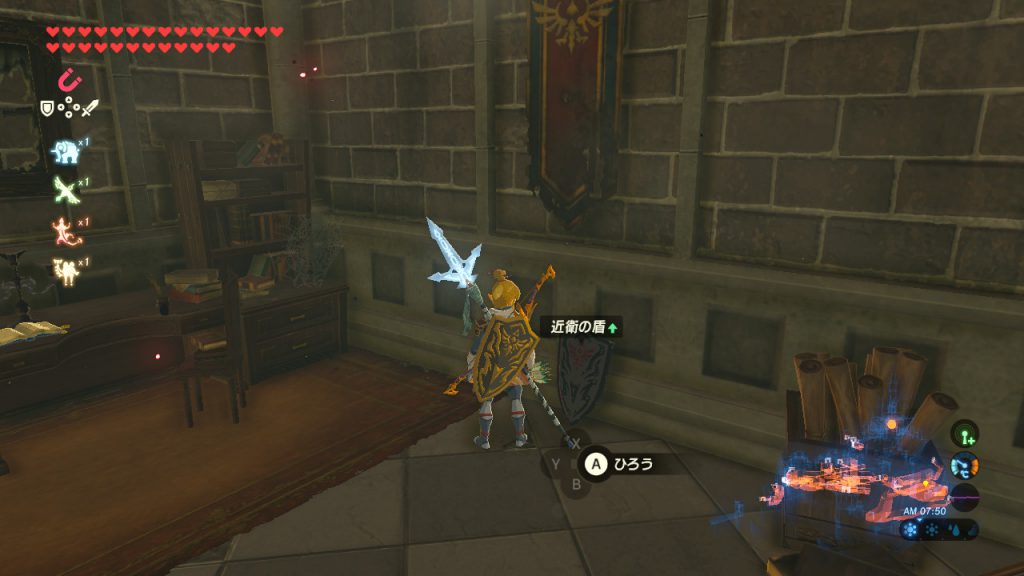The image size is (1024, 576).
Task: Click the temperature gauge icon
Action: [x=965, y=465]
